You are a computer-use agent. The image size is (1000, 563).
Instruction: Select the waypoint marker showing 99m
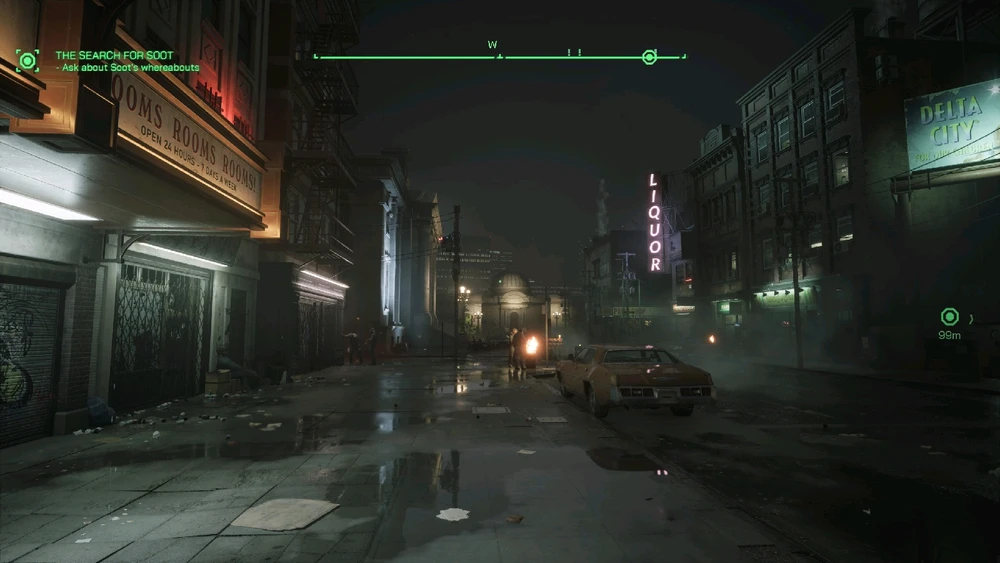(x=949, y=317)
